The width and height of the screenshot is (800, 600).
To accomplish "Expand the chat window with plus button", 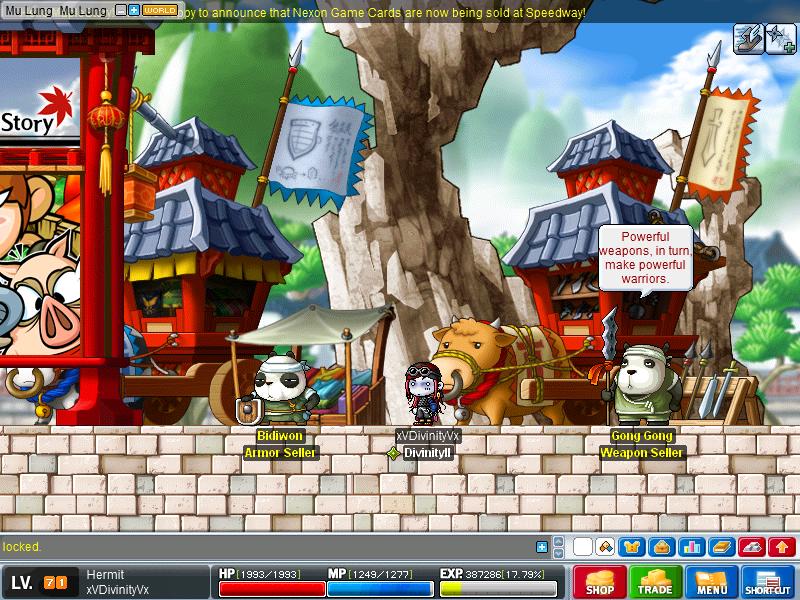I will [x=542, y=547].
